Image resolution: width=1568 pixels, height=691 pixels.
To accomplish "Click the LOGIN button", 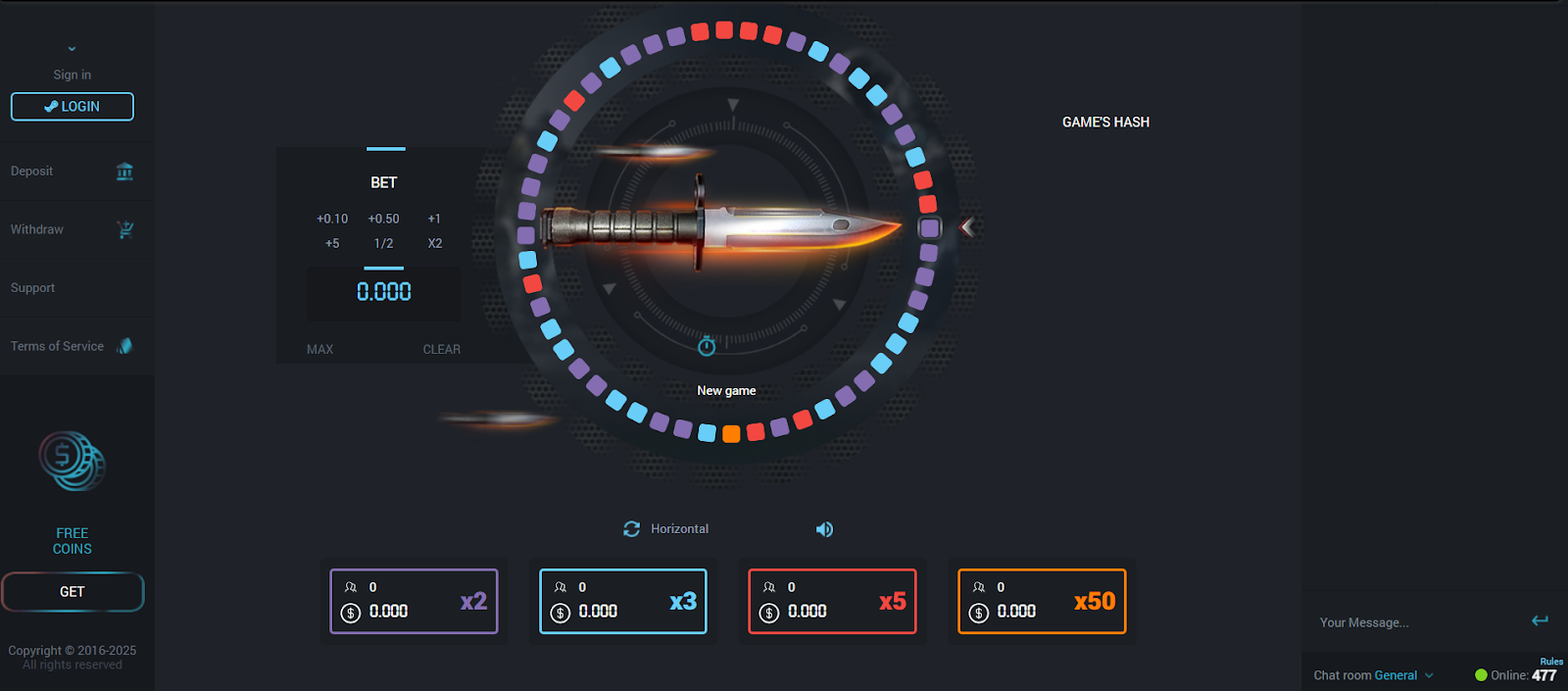I will 73,107.
